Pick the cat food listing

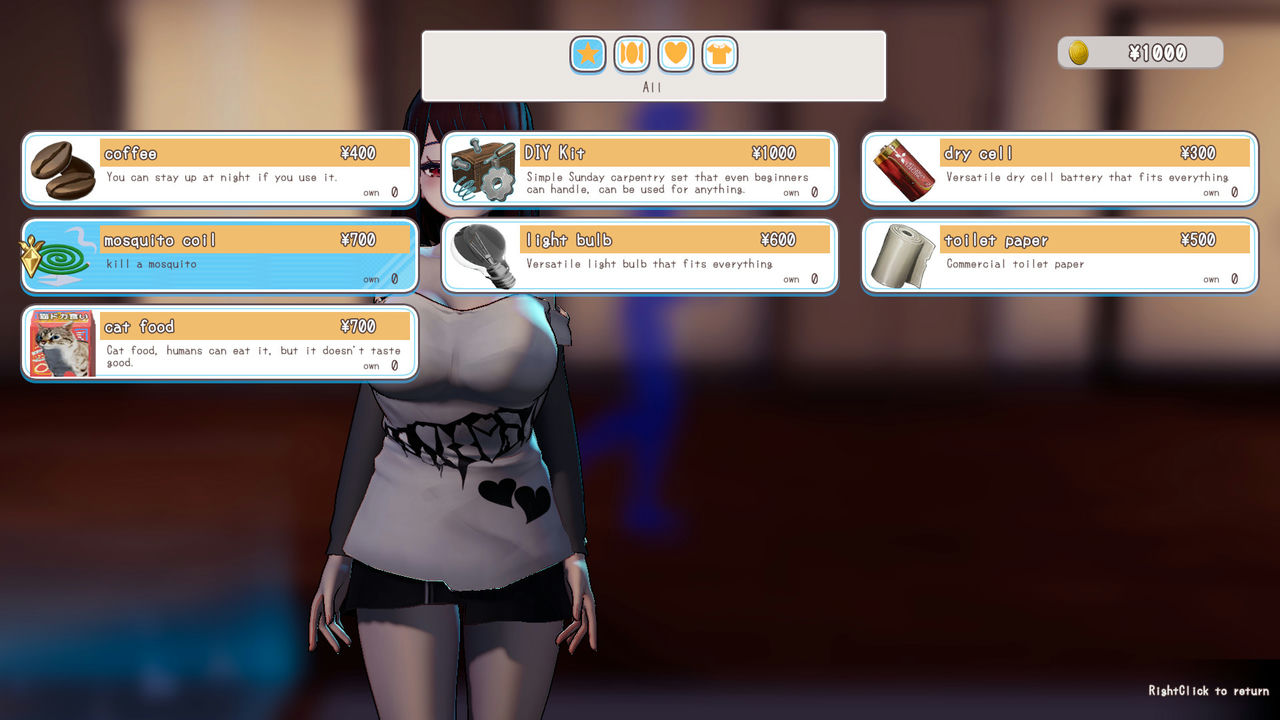pos(220,343)
